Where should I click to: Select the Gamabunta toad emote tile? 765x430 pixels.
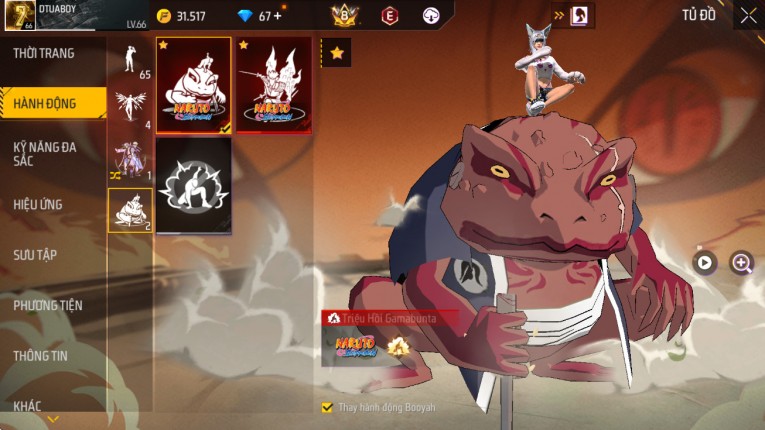pyautogui.click(x=194, y=85)
